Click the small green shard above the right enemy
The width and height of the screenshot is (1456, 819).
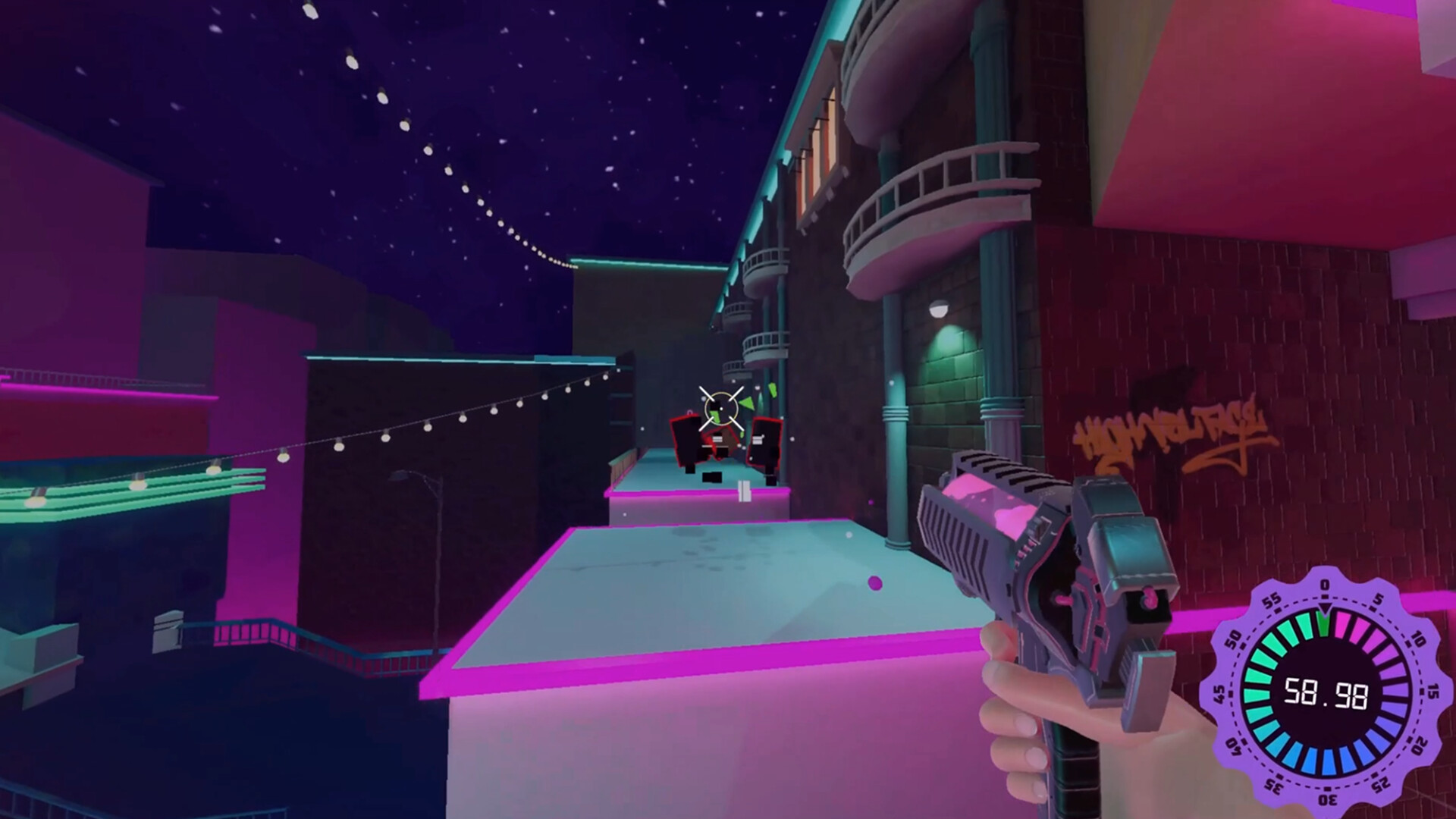772,389
